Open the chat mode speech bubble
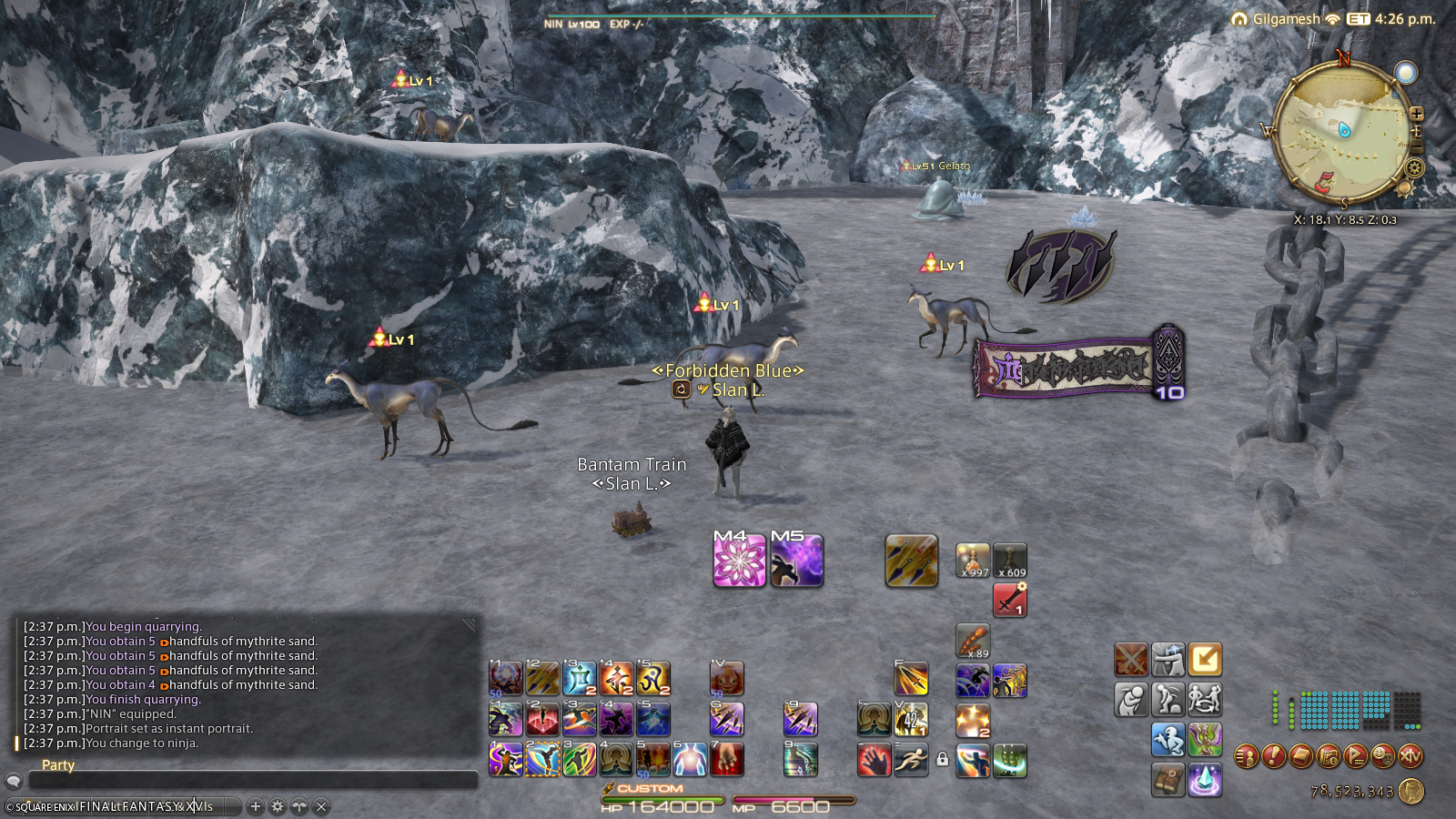The height and width of the screenshot is (819, 1456). click(x=14, y=781)
